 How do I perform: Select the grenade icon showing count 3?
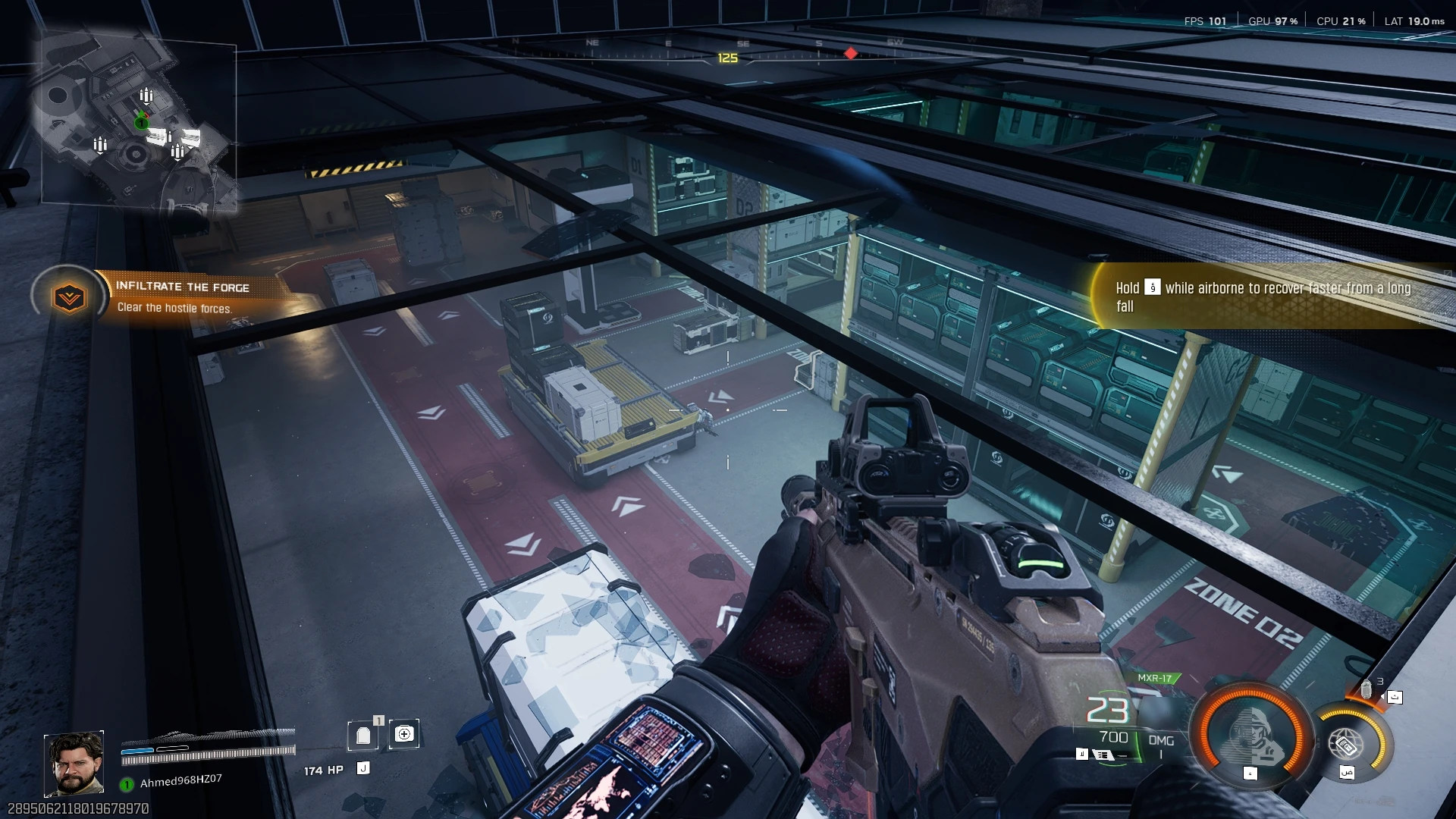coord(1367,689)
